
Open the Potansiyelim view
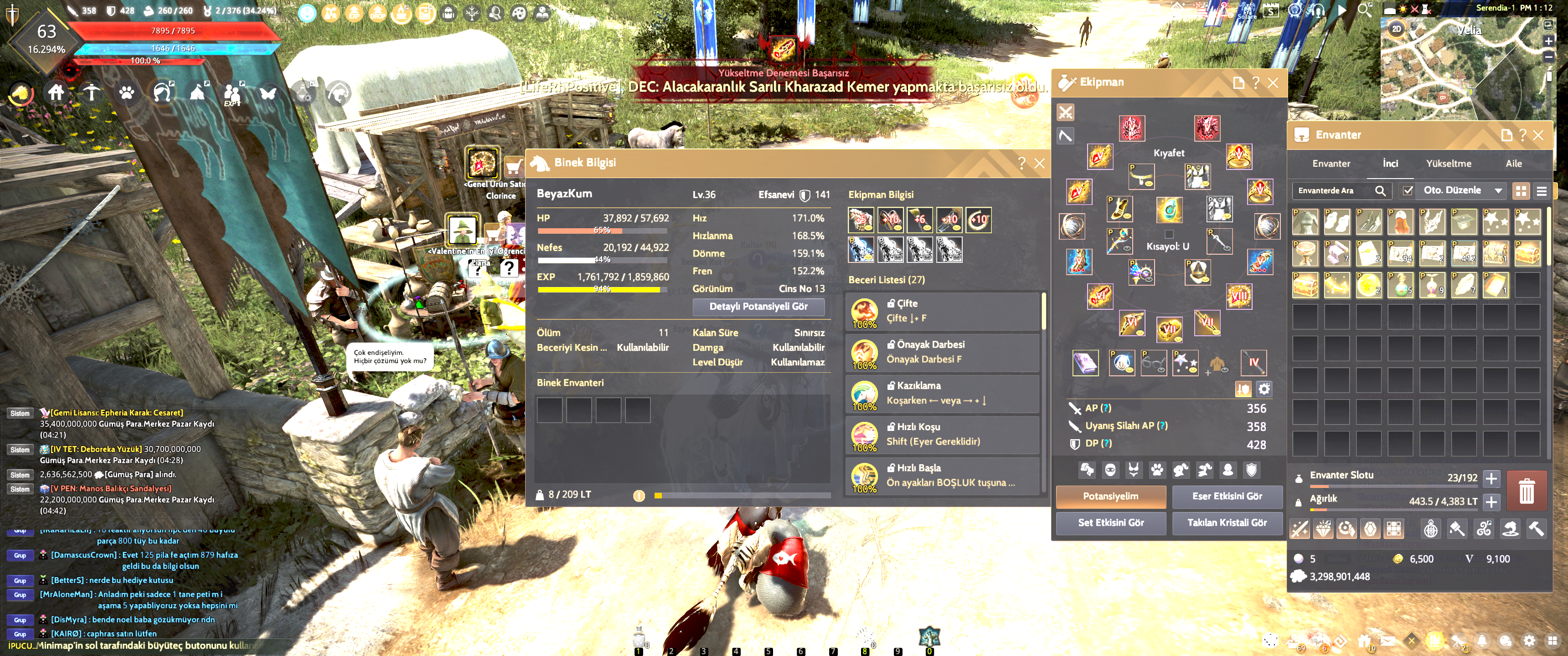click(1110, 497)
